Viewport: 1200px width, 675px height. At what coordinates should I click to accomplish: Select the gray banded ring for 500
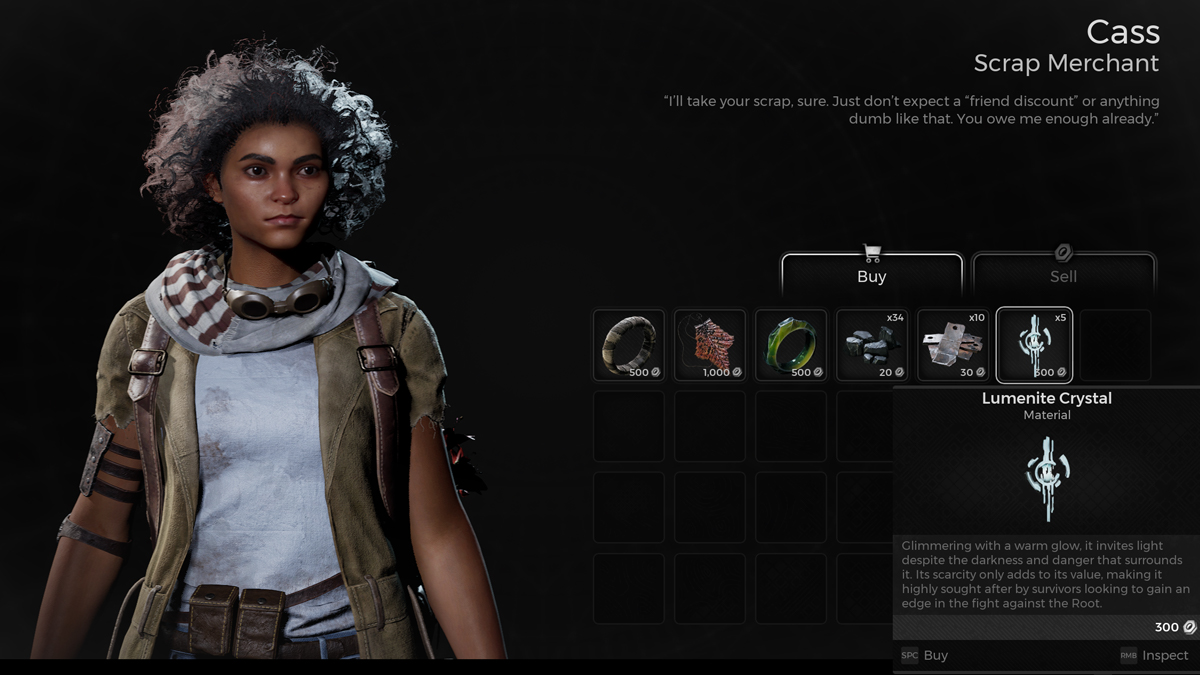629,345
